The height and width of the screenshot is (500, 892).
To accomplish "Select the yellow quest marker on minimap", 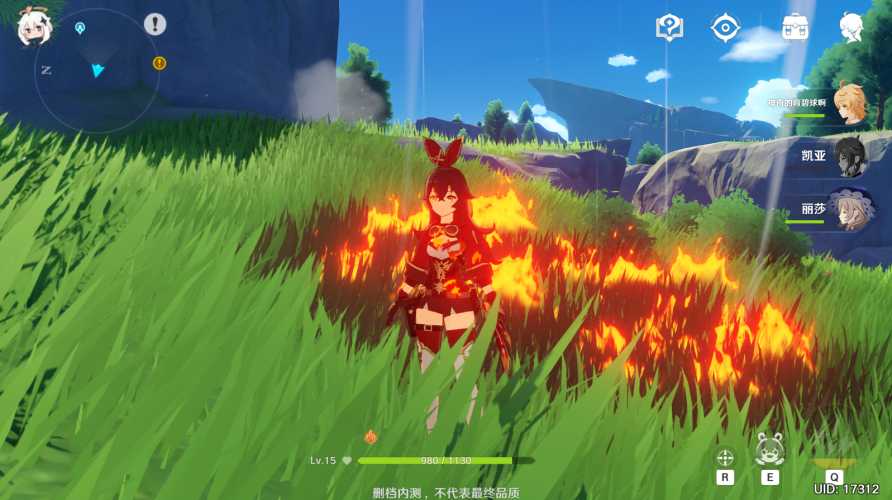I will tap(159, 63).
